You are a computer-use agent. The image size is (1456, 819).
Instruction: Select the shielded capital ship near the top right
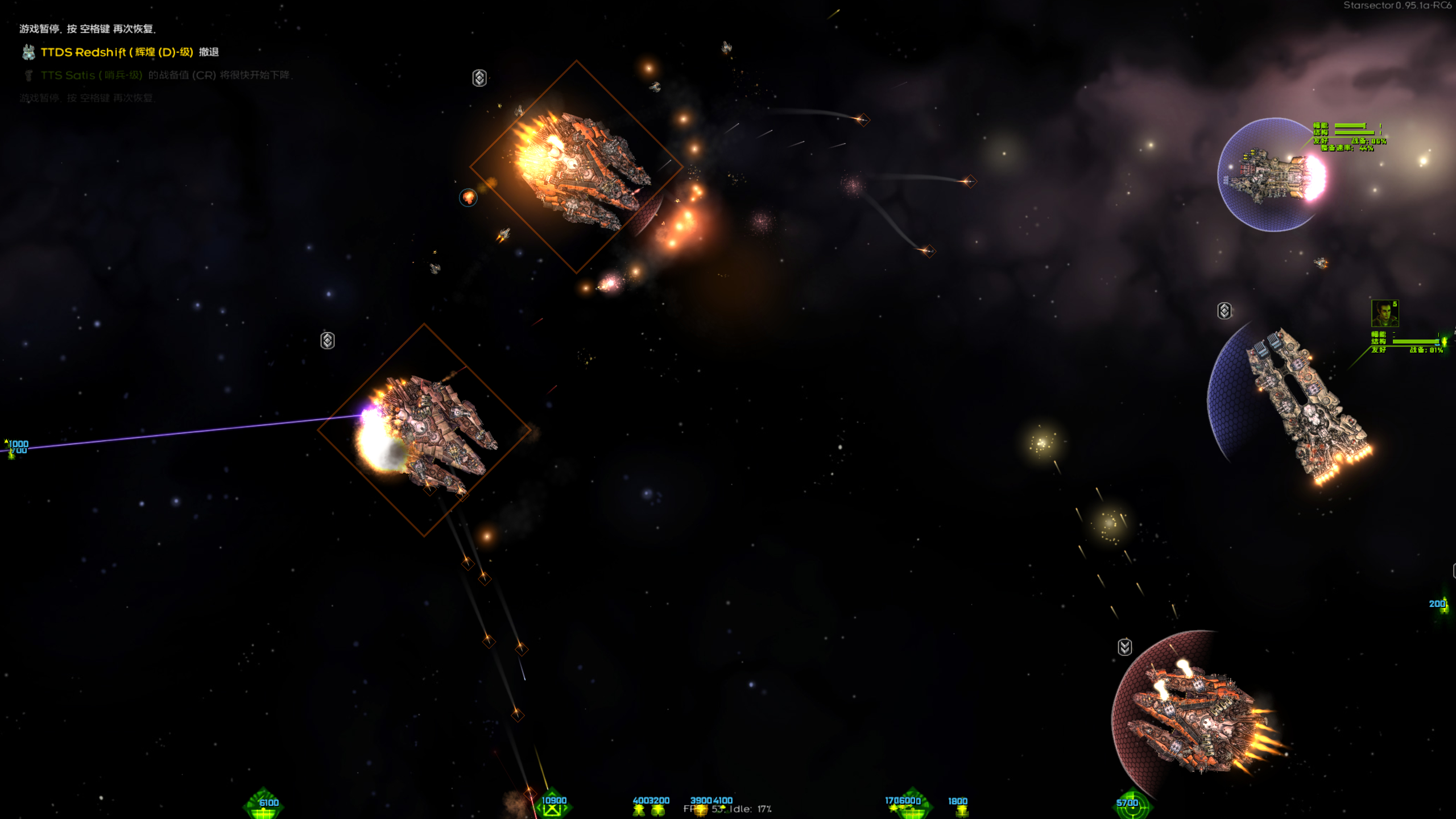coord(1268,176)
